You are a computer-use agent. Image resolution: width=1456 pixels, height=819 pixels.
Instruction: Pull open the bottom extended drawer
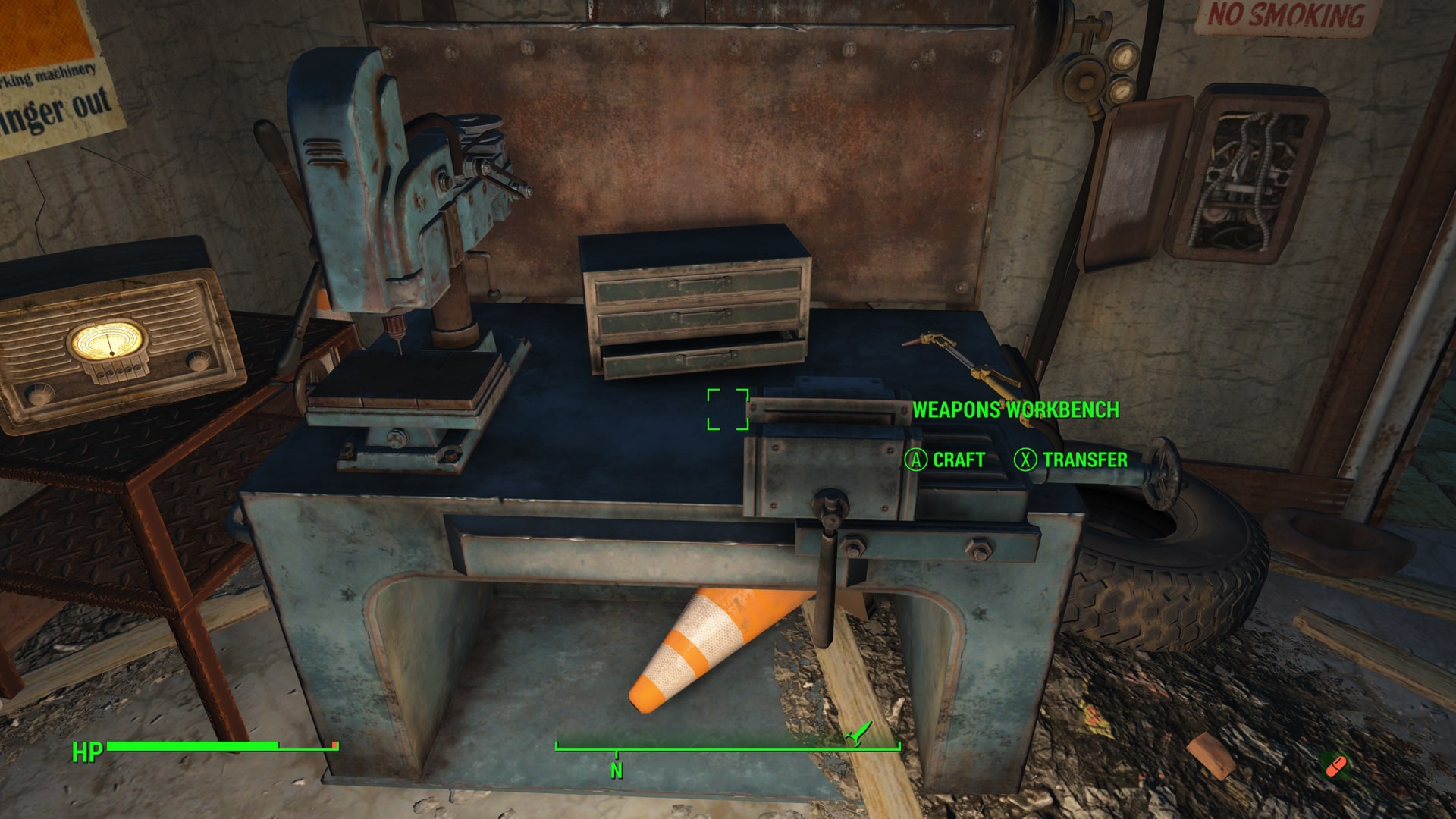pyautogui.click(x=705, y=356)
